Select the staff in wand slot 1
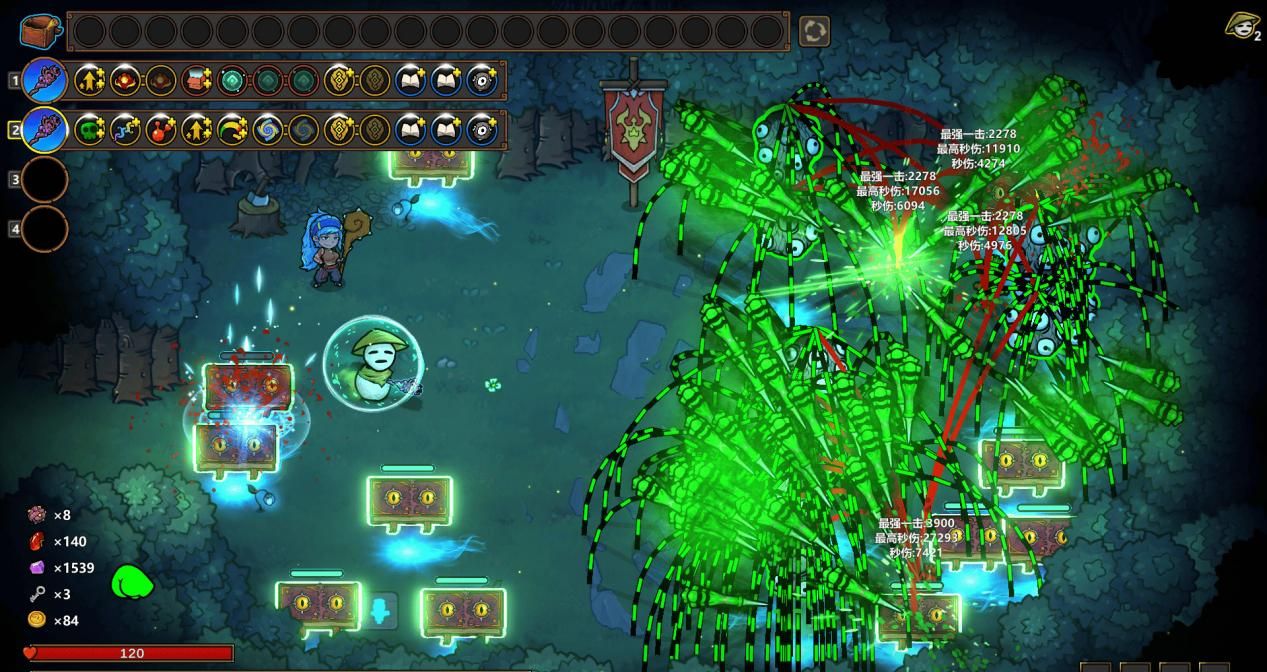 45,80
